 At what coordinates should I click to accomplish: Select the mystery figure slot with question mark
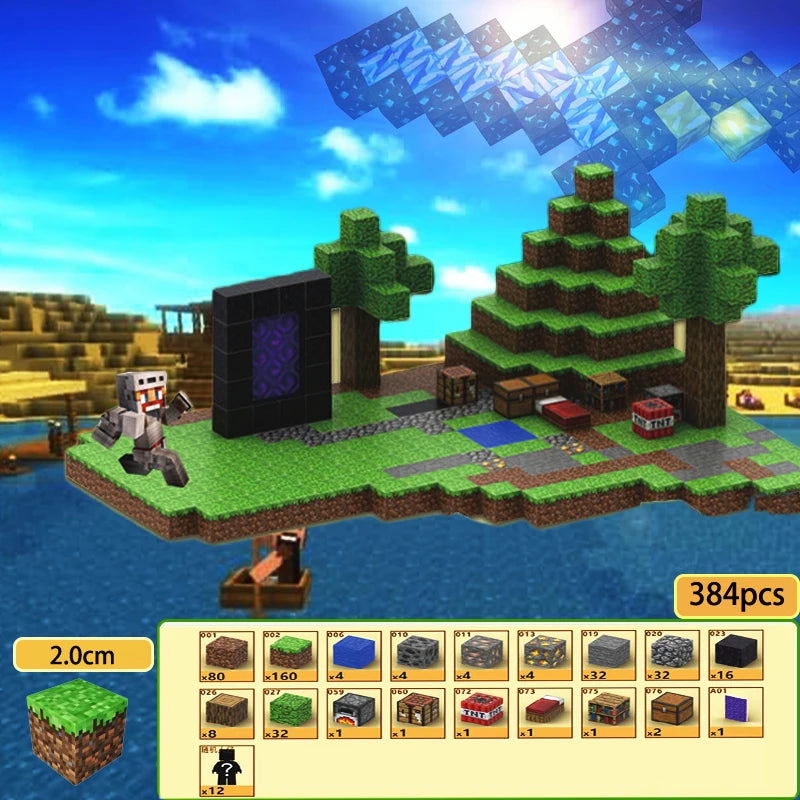click(225, 769)
